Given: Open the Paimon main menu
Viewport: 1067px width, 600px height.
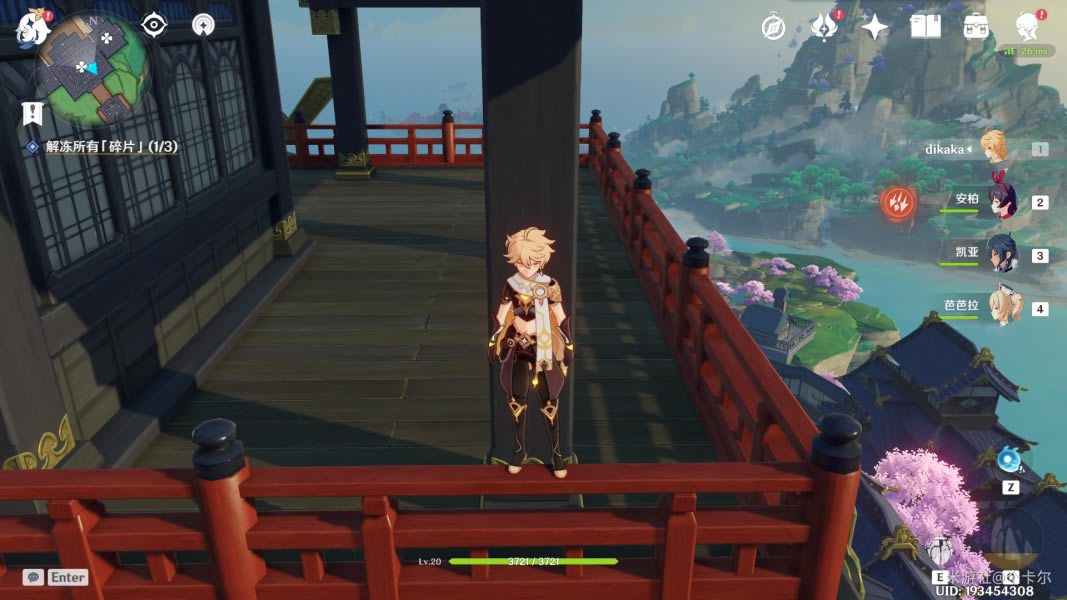Looking at the screenshot, I should click(x=34, y=27).
